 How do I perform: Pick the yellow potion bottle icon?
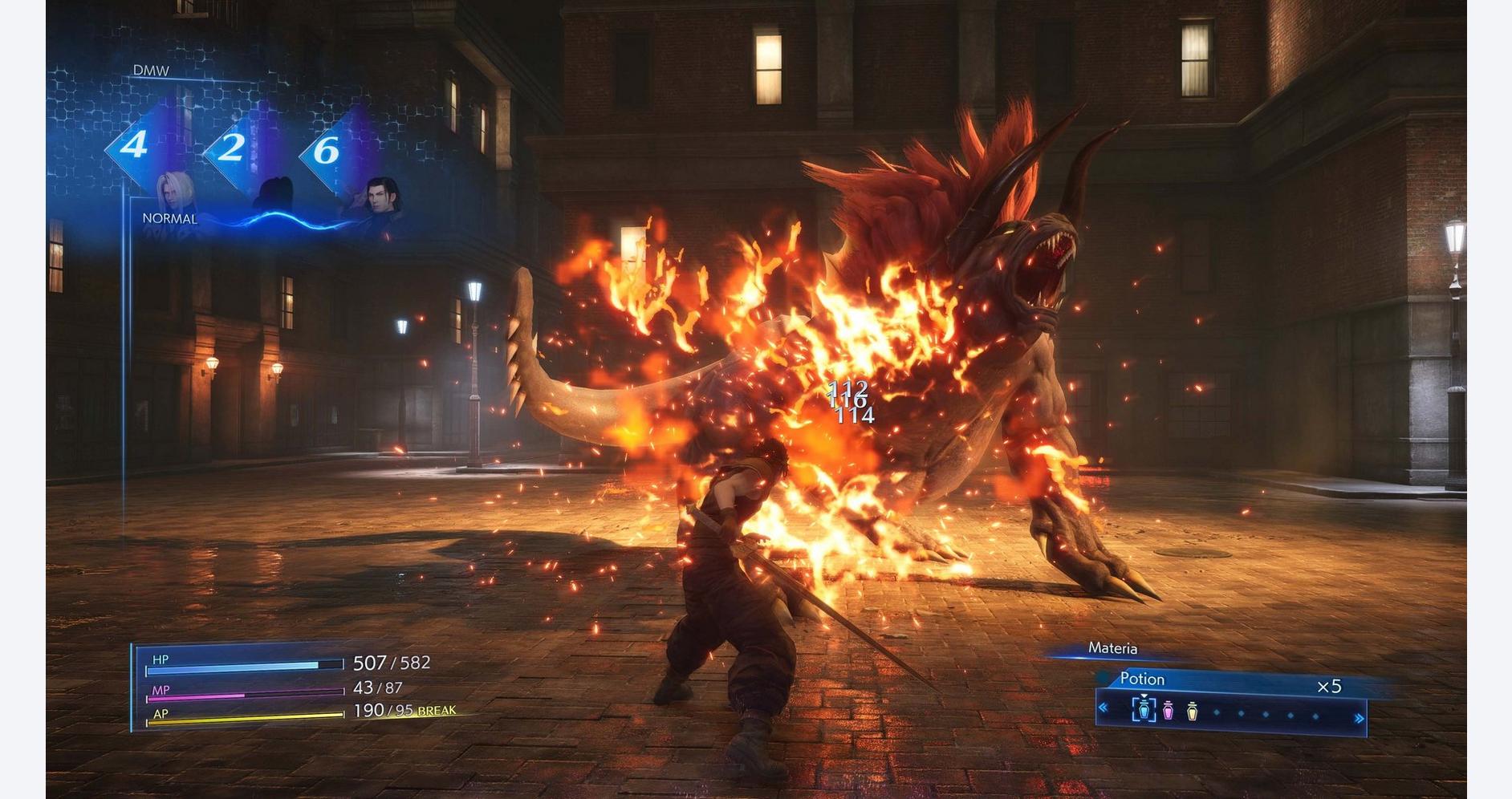[1193, 711]
